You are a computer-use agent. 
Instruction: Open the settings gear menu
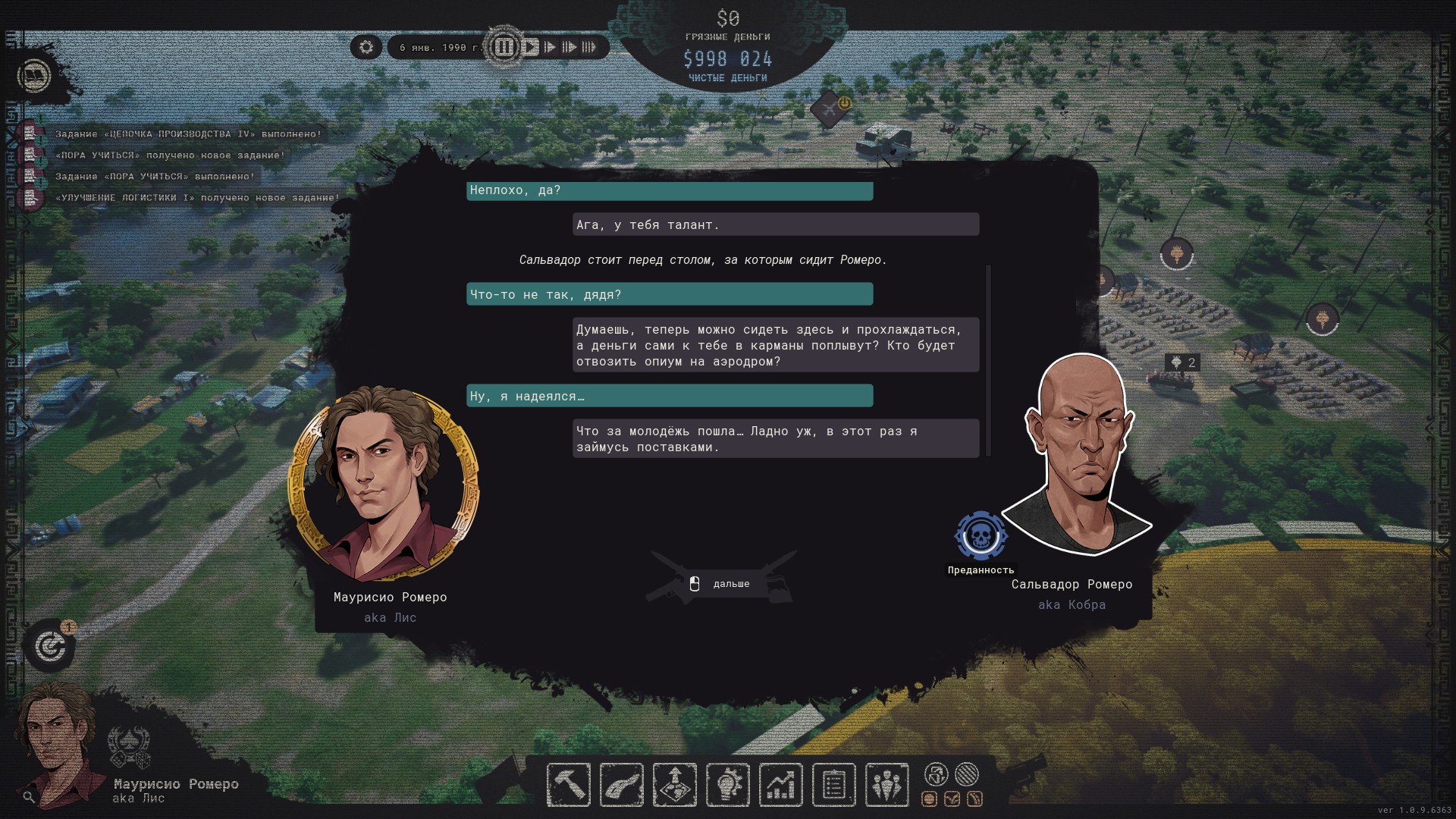coord(366,47)
